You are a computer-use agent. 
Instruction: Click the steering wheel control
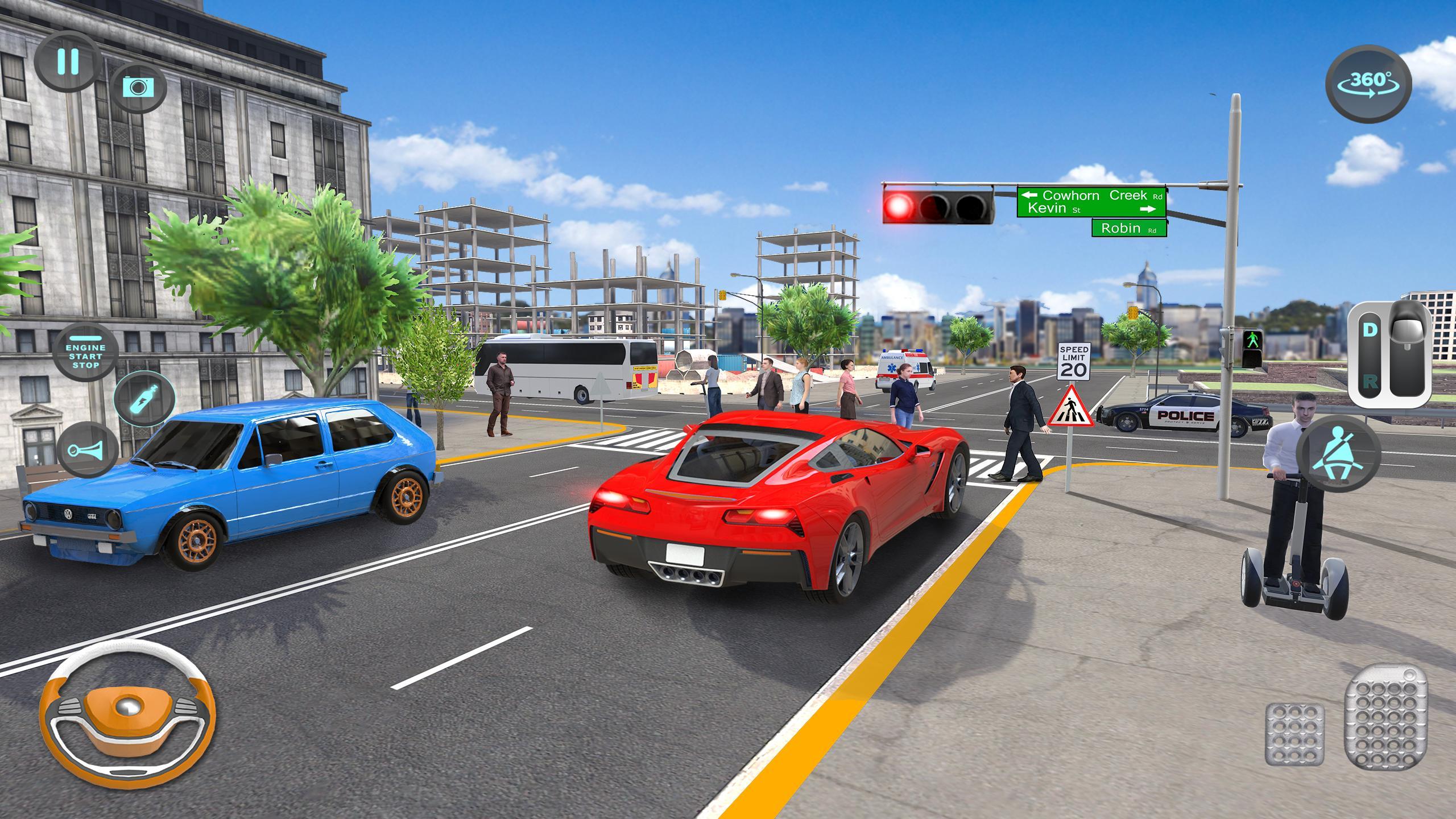(126, 713)
